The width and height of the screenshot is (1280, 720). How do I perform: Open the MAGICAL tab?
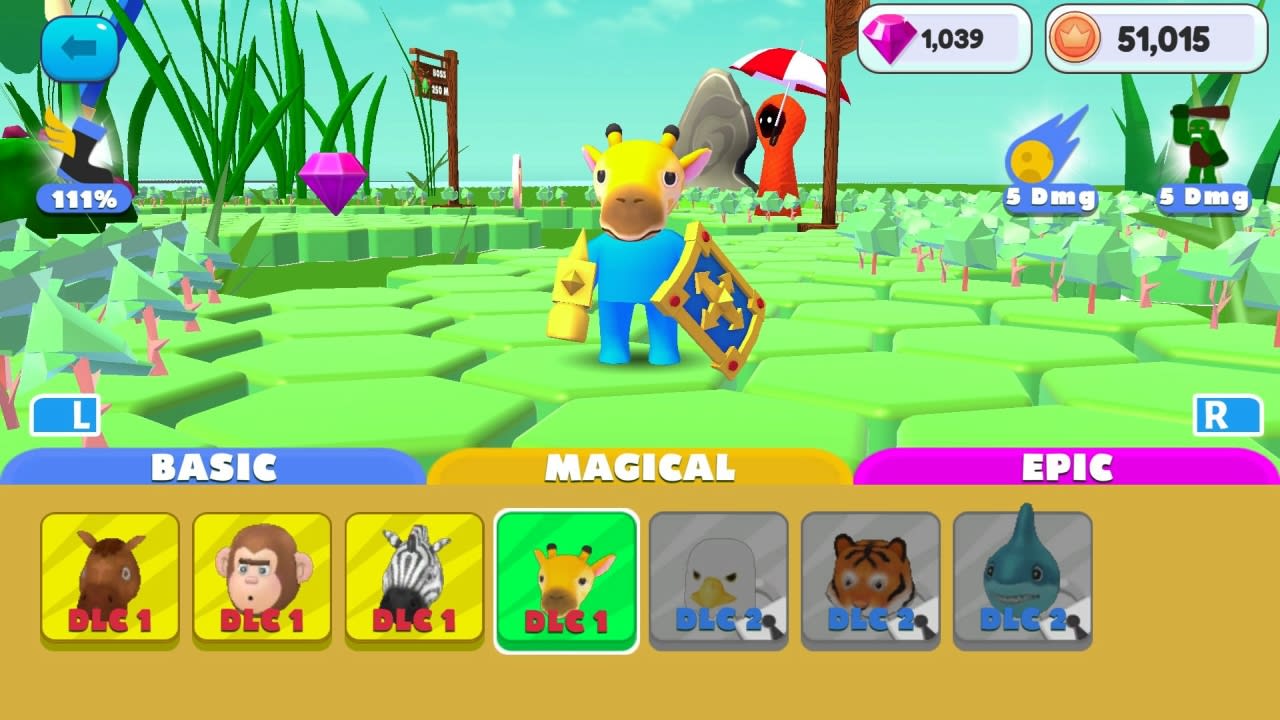[x=640, y=466]
